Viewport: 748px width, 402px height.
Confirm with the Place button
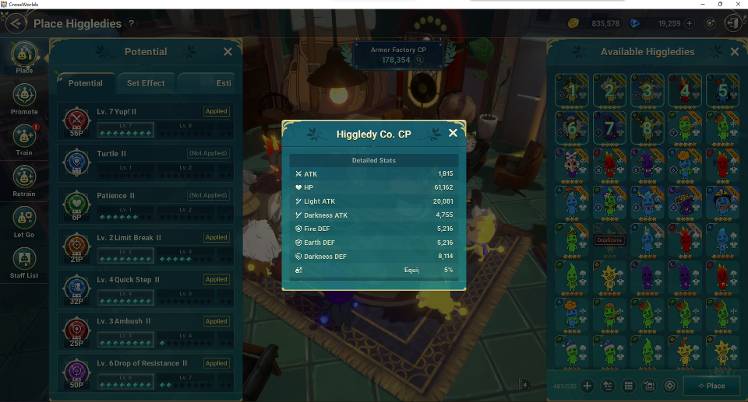pos(713,385)
